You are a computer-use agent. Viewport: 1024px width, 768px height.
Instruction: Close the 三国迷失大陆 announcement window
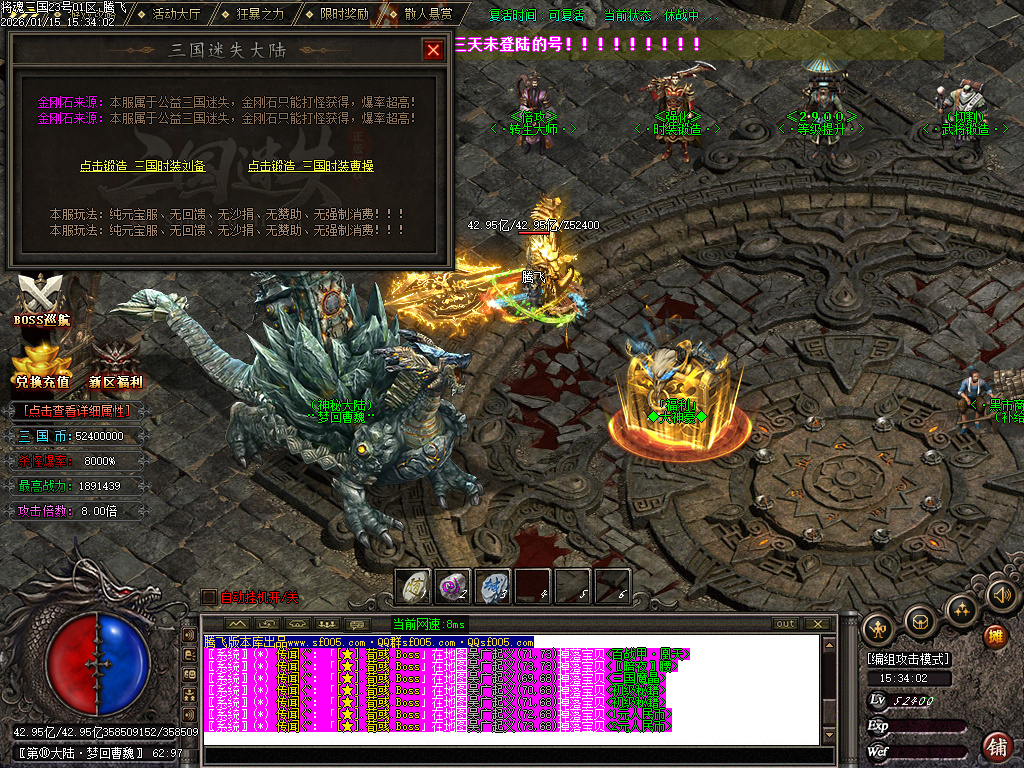(433, 50)
